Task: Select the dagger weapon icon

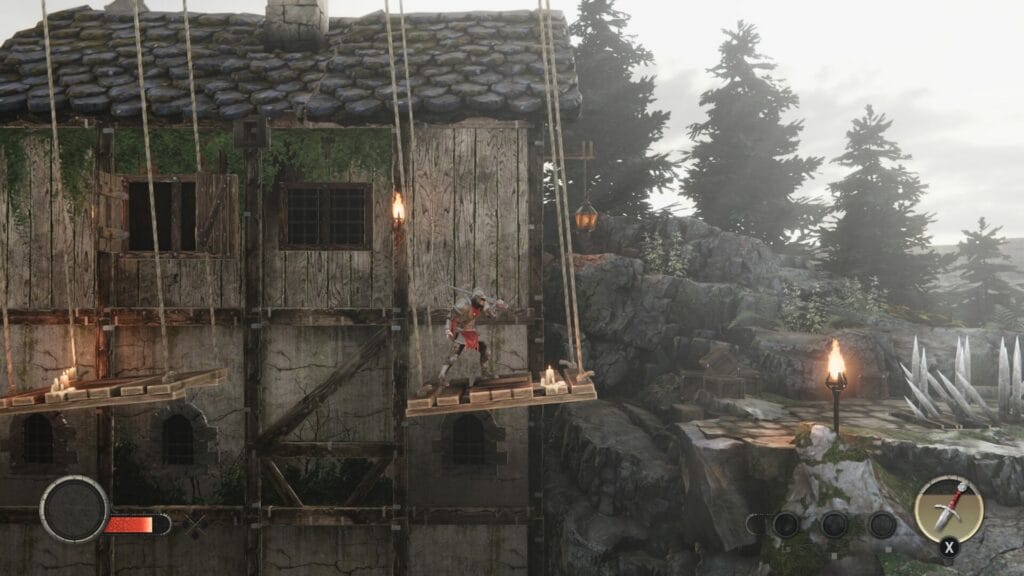Action: coord(948,508)
